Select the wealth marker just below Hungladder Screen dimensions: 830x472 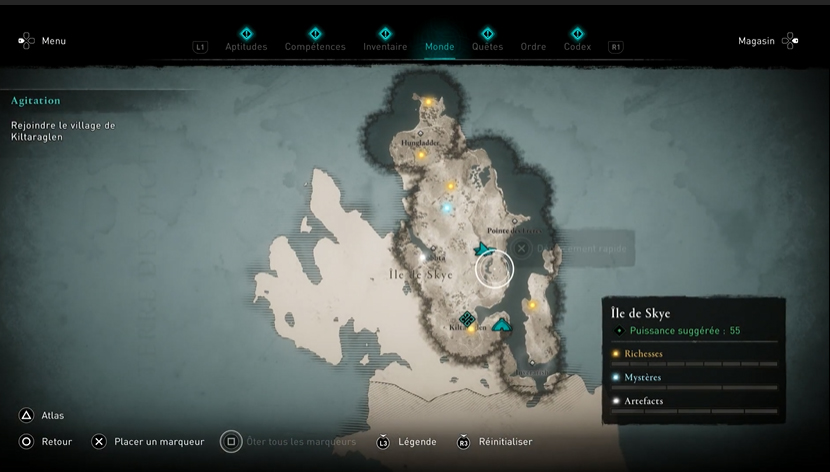(x=421, y=155)
